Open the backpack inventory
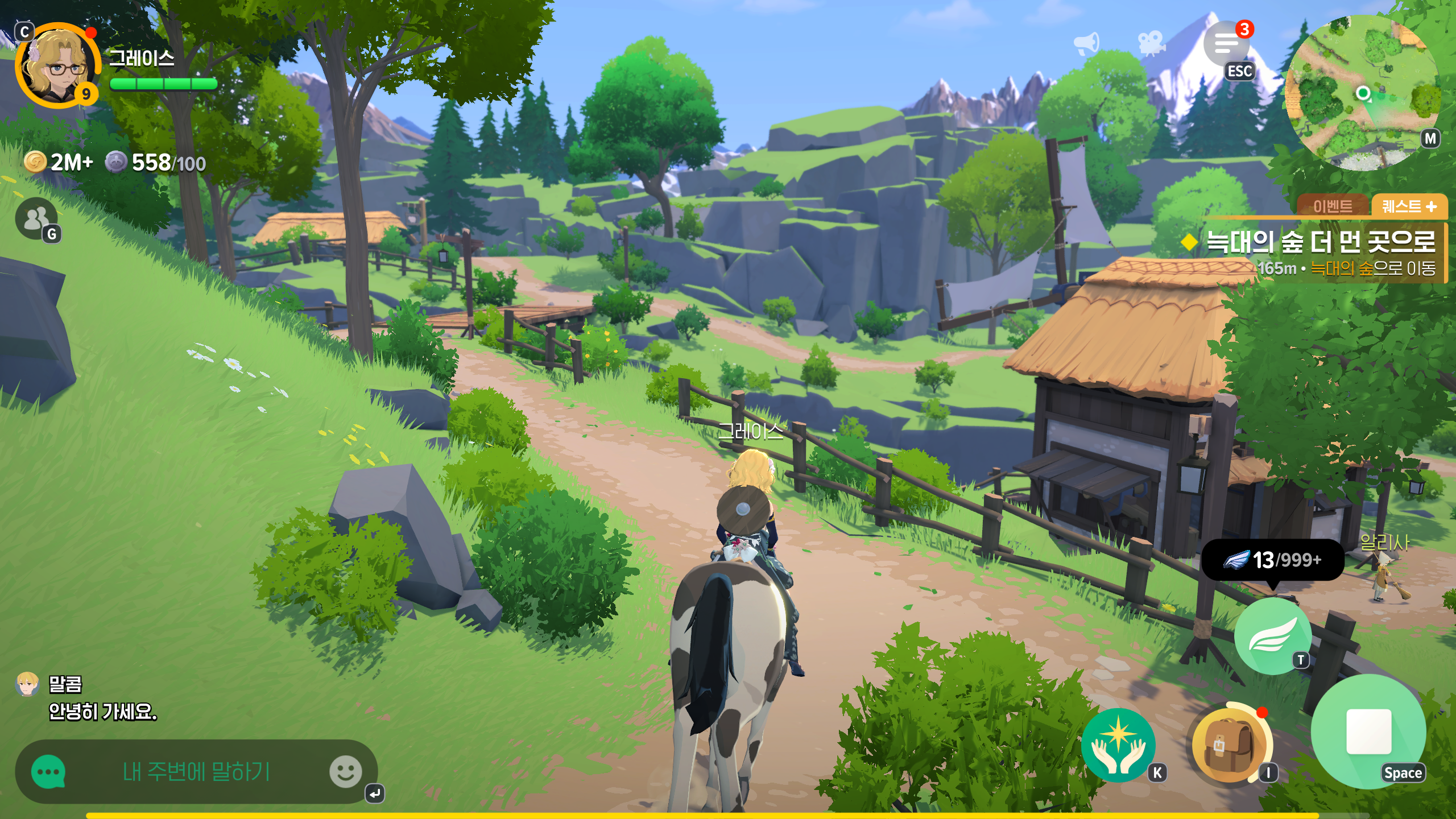The image size is (1456, 819). click(1229, 745)
